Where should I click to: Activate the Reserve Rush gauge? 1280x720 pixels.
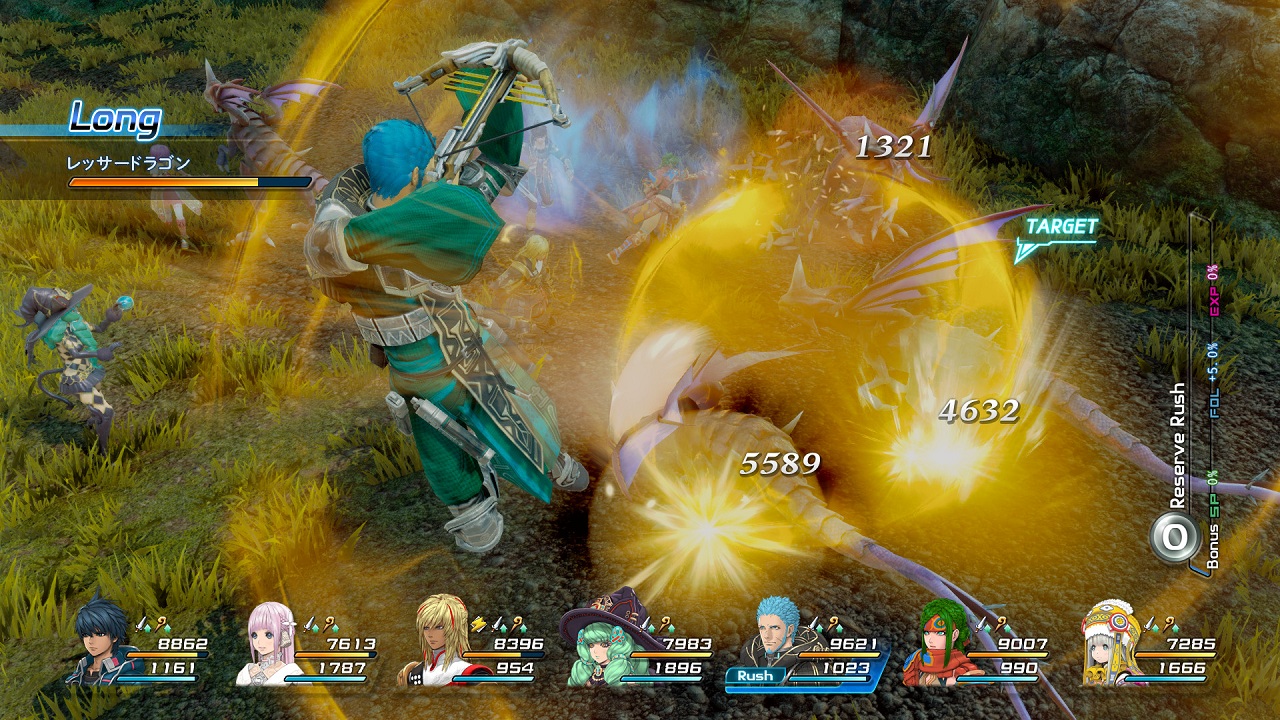click(x=1173, y=538)
